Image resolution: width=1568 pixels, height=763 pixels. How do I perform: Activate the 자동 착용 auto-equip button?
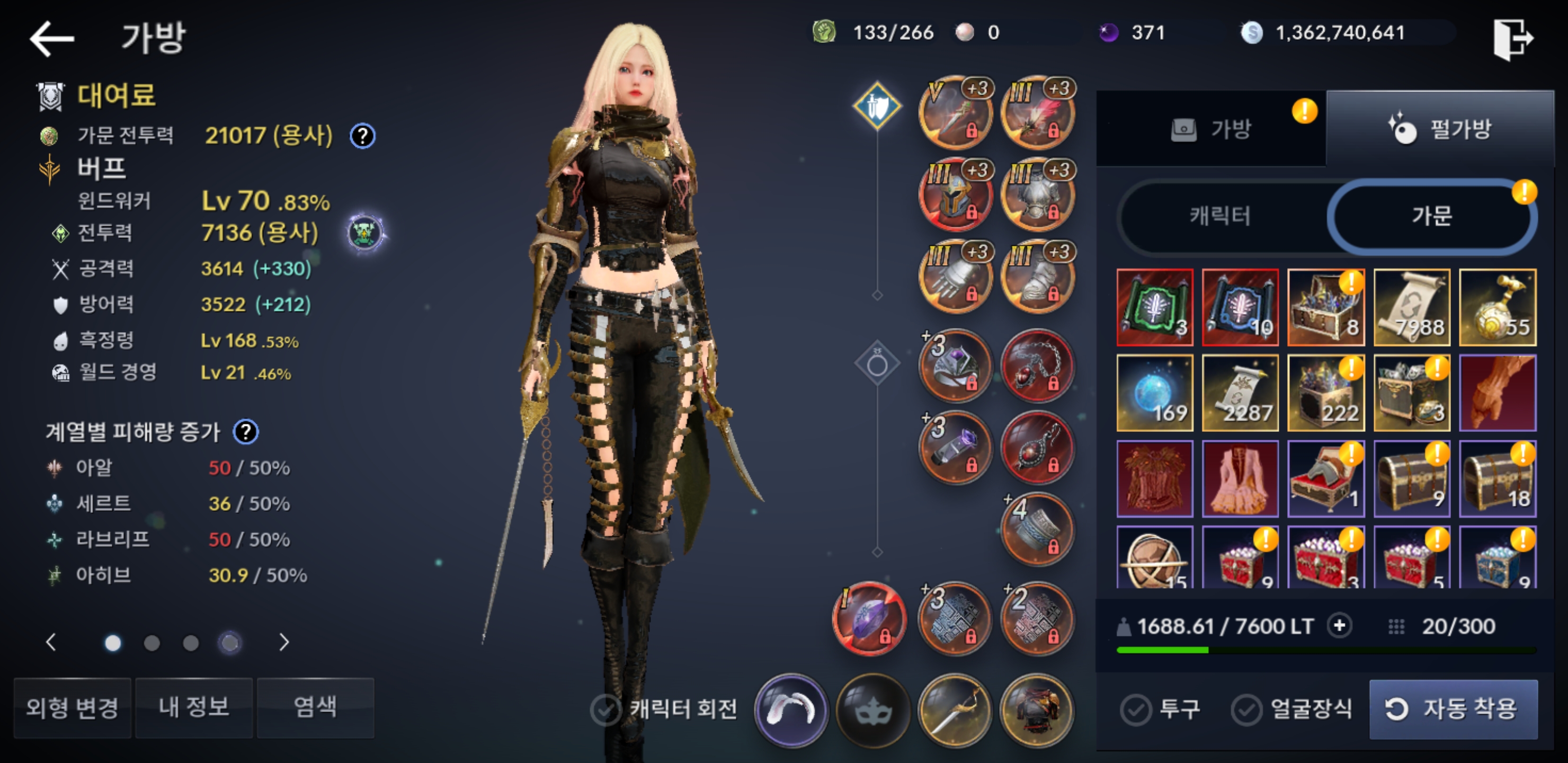[x=1453, y=709]
